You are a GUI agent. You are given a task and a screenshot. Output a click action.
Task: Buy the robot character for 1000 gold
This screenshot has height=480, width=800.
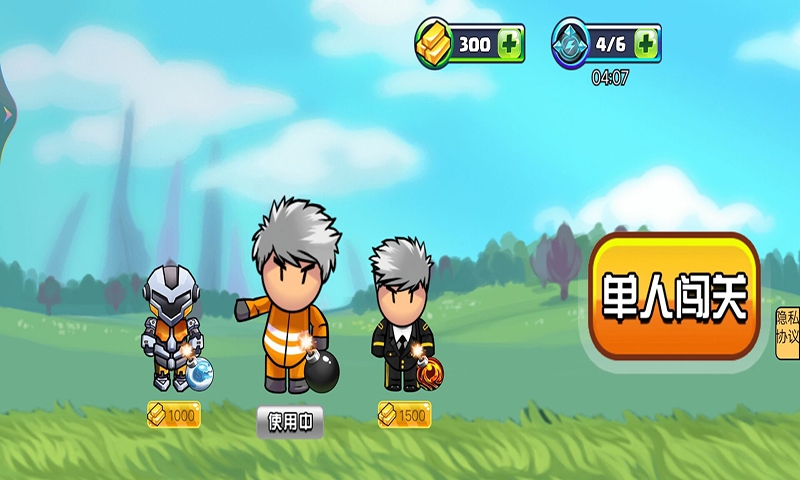click(173, 415)
